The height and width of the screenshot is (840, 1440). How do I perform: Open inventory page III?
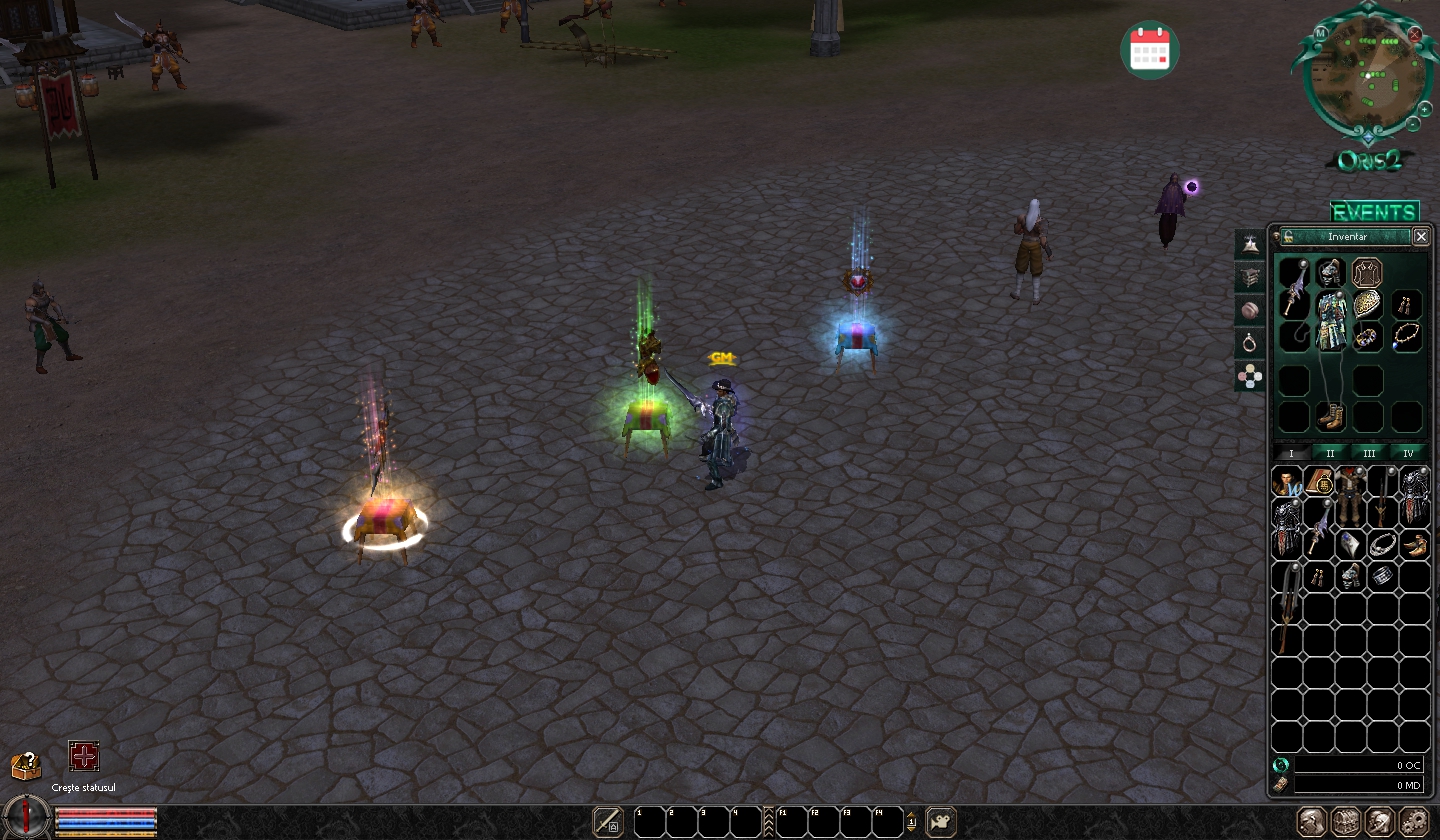tap(1369, 453)
